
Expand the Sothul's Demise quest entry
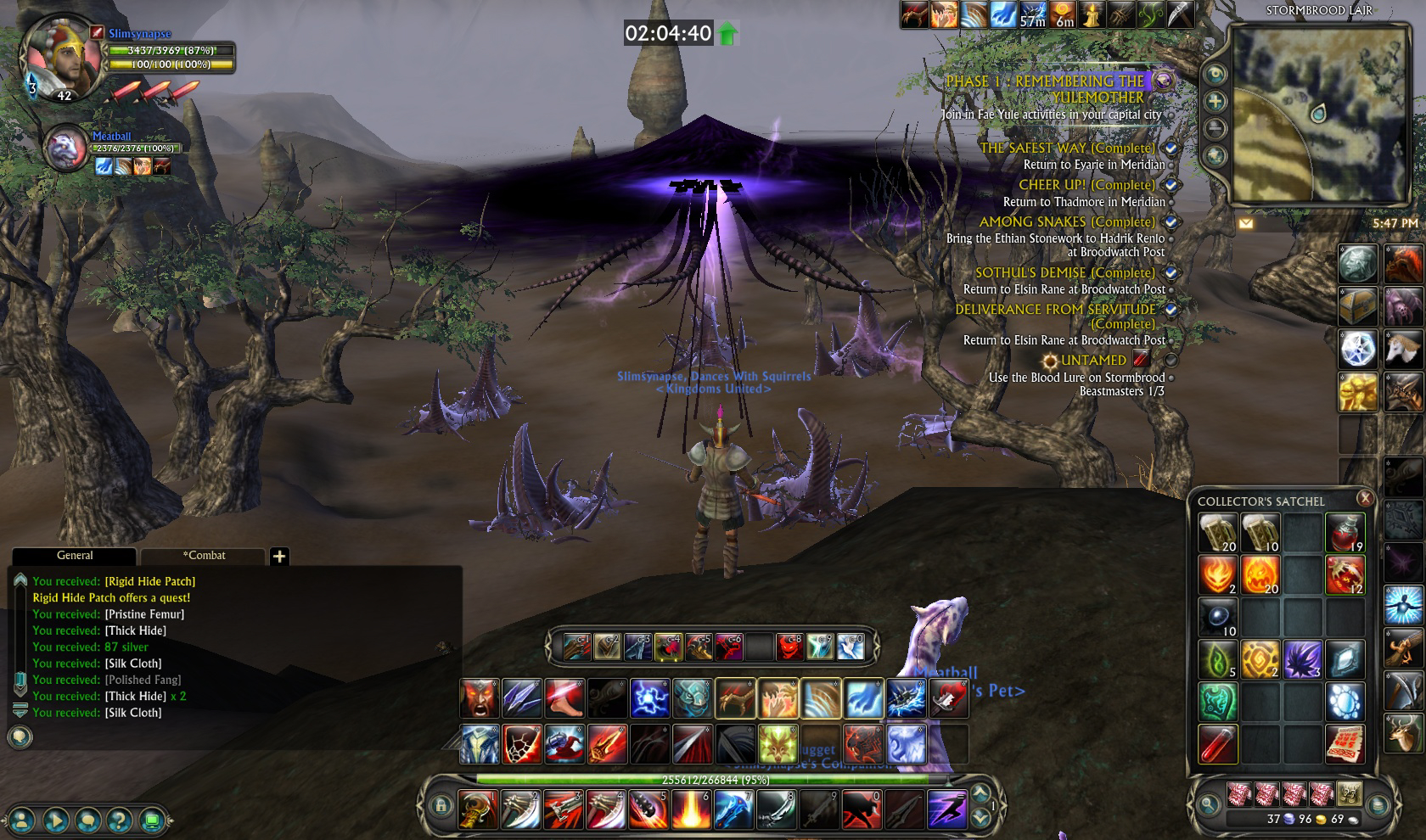(x=1171, y=272)
